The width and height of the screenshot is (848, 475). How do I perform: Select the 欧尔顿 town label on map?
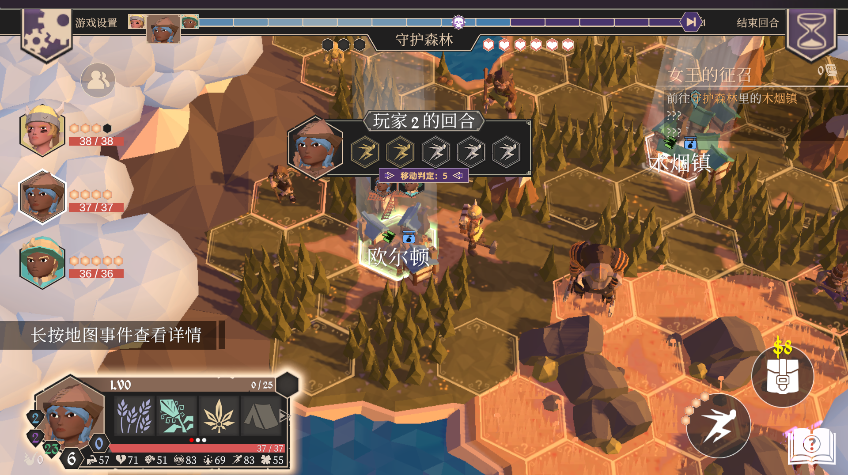click(x=398, y=257)
